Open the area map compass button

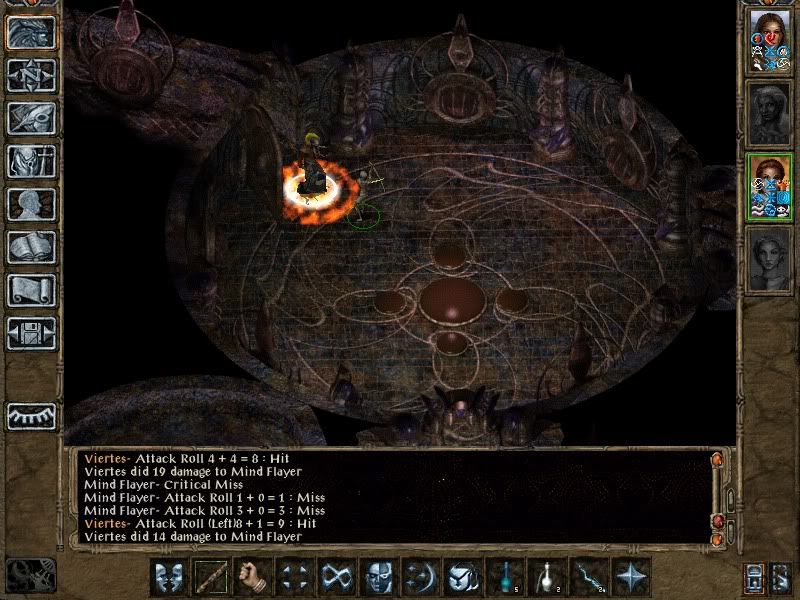[31, 75]
